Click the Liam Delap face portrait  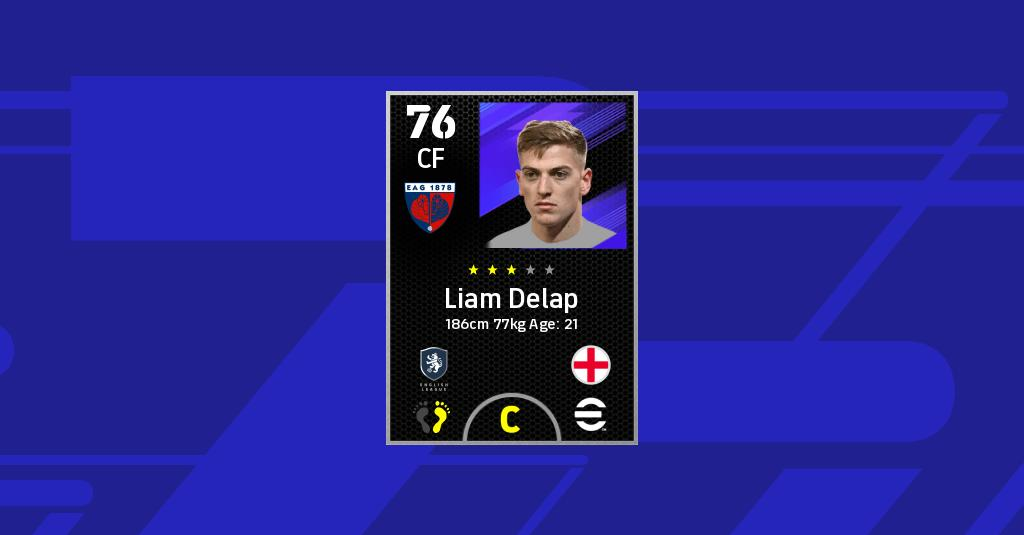coord(552,175)
